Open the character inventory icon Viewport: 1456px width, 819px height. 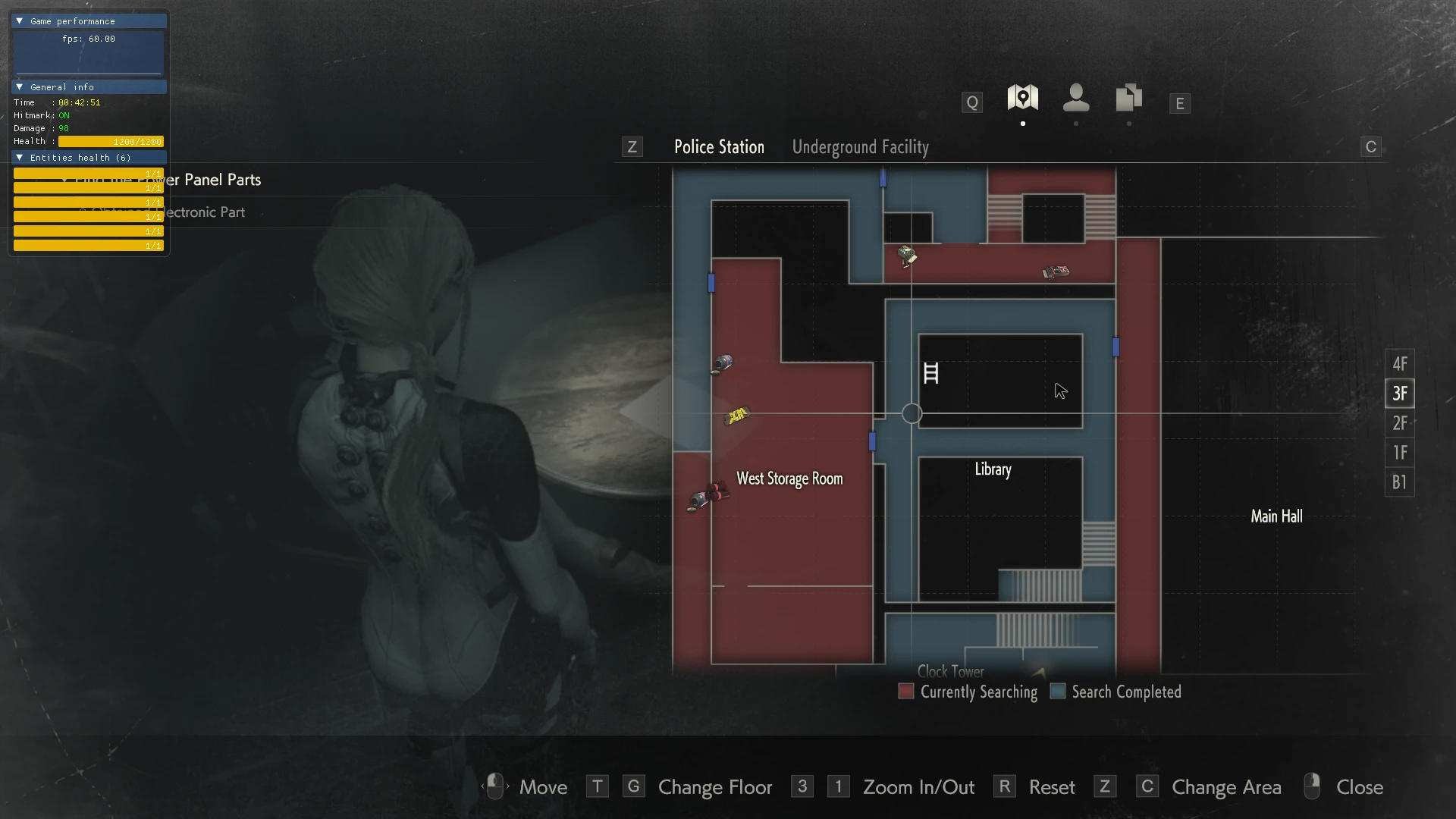tap(1075, 98)
